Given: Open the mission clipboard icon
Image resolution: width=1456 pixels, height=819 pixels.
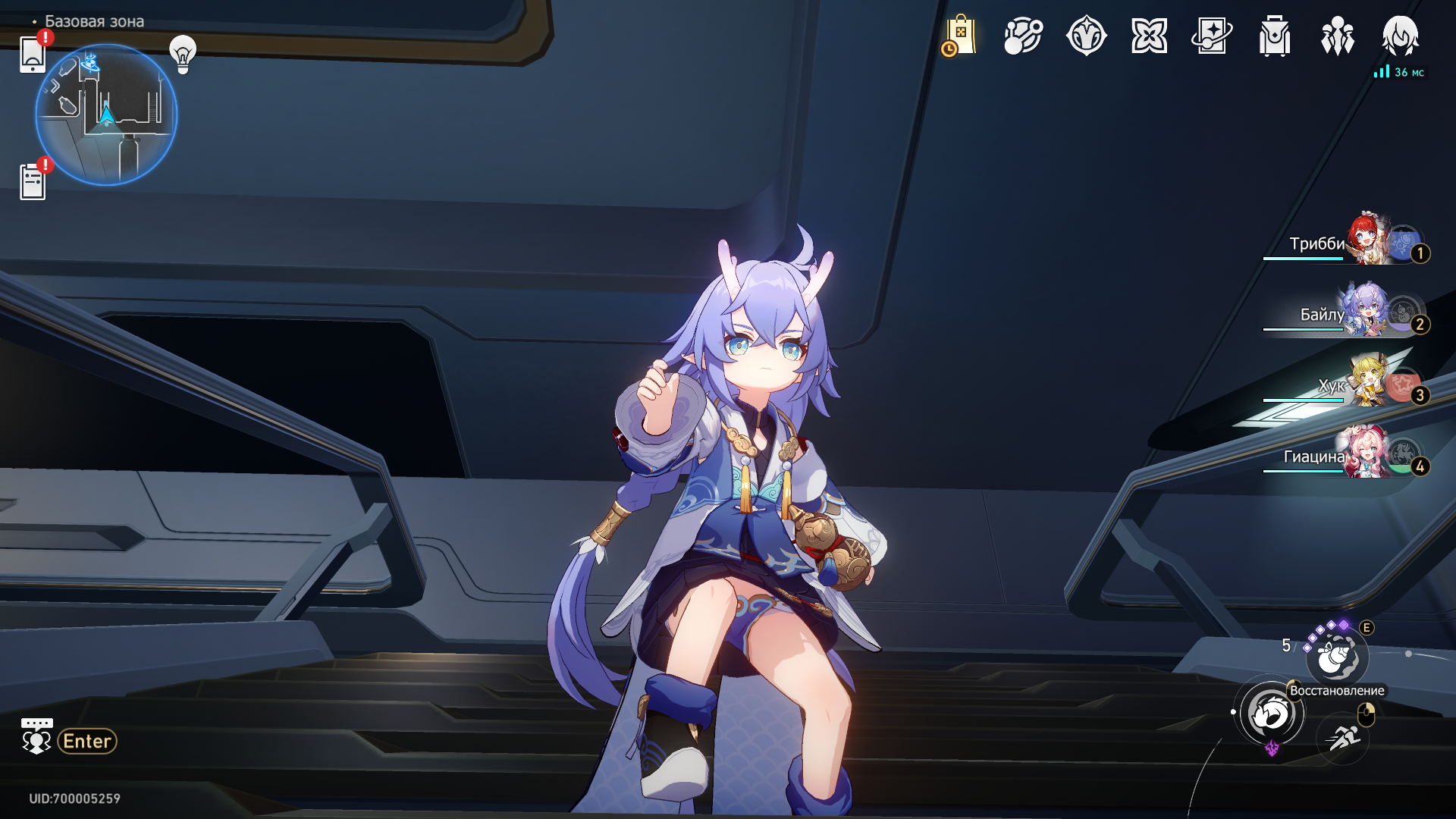Looking at the screenshot, I should click(33, 182).
